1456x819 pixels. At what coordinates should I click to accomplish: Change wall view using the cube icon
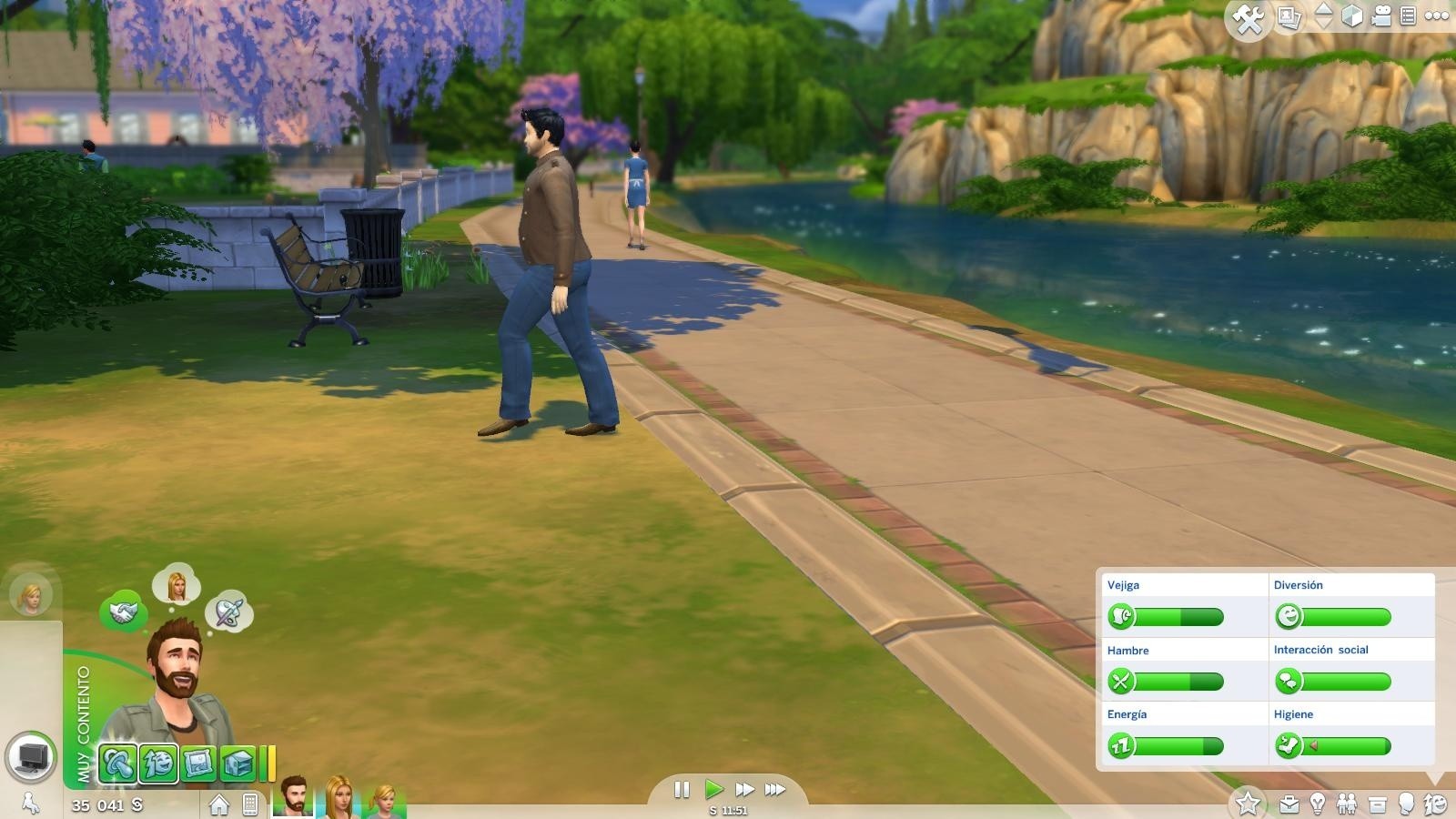[x=1353, y=15]
